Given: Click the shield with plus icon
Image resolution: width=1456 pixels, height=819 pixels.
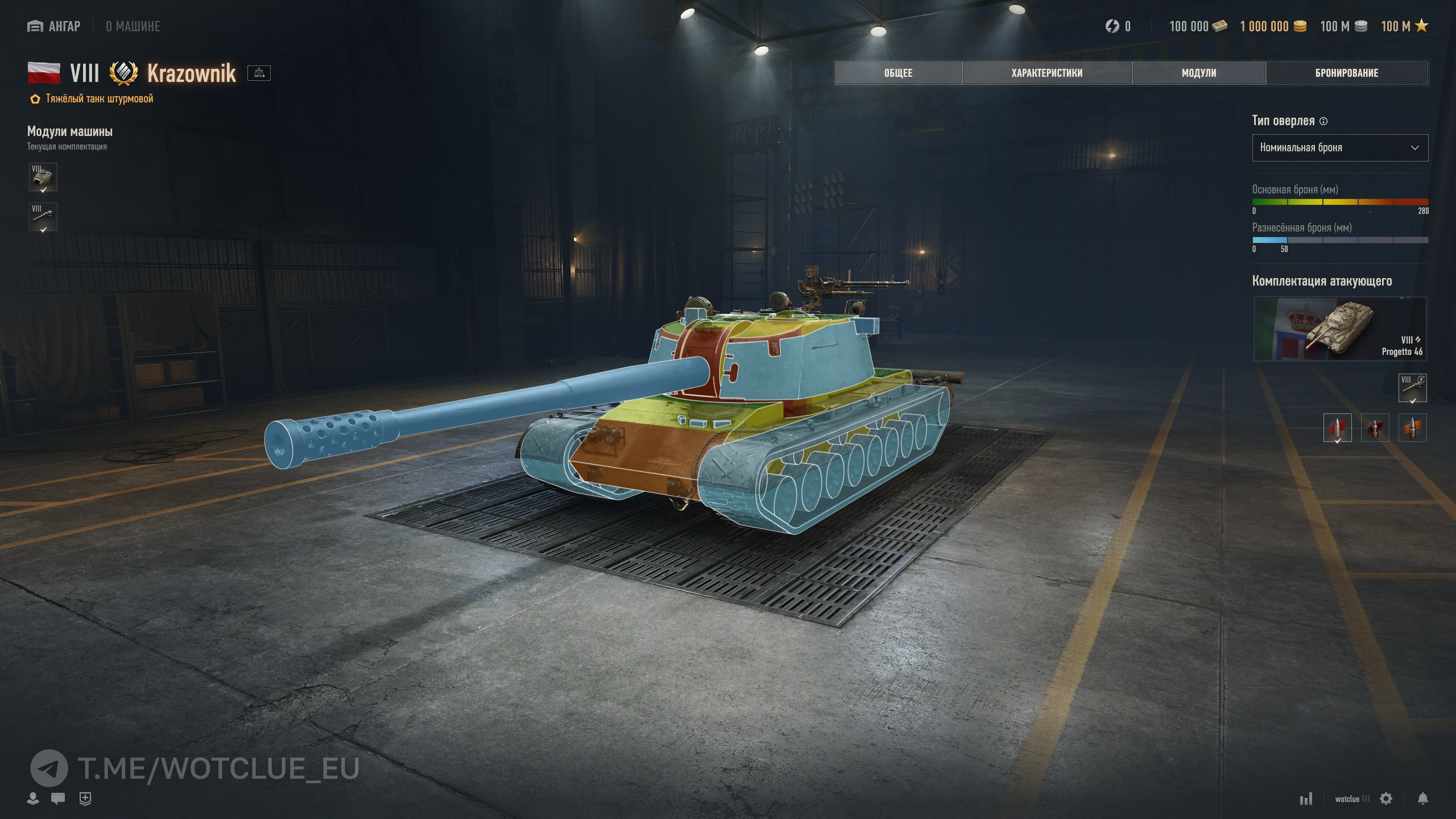Looking at the screenshot, I should 85,799.
